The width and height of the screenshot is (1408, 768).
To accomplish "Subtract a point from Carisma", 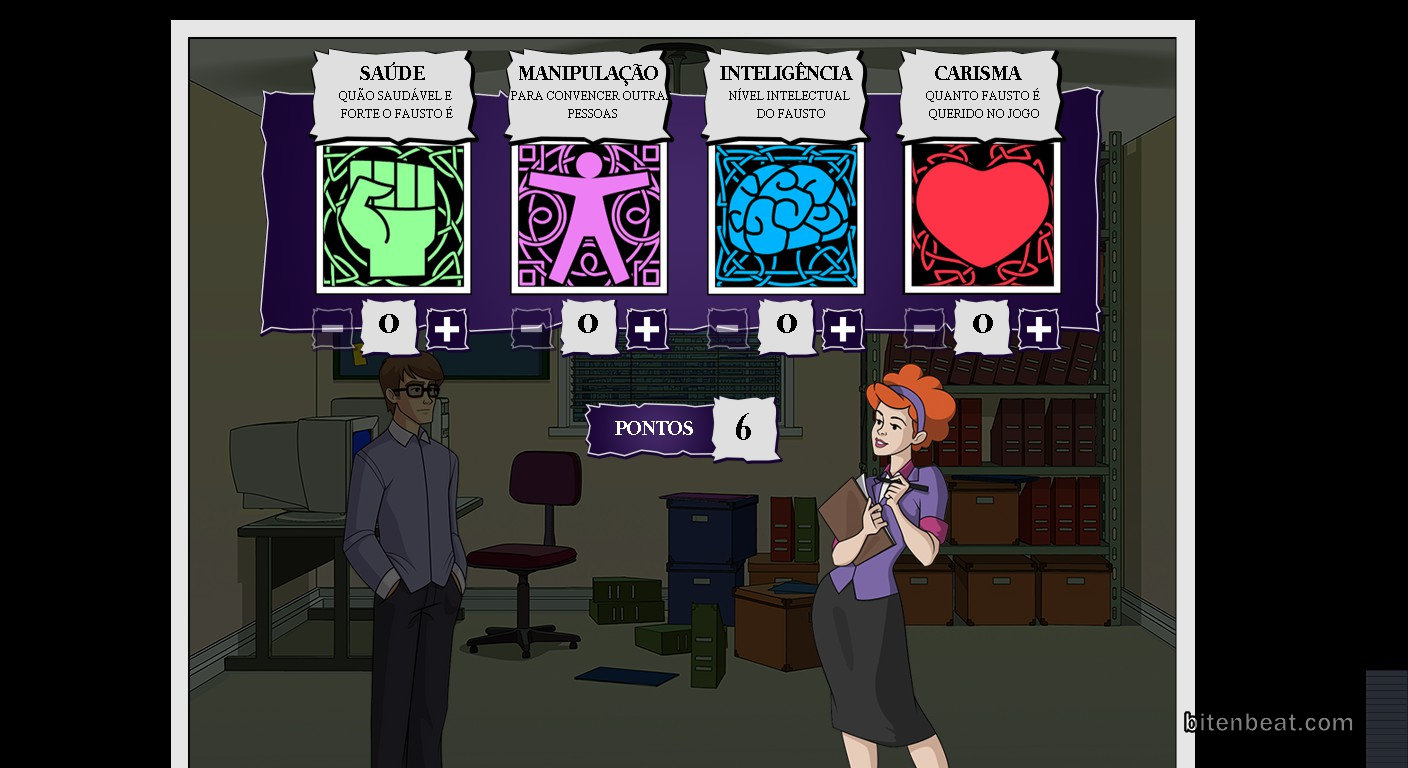I will [x=925, y=328].
